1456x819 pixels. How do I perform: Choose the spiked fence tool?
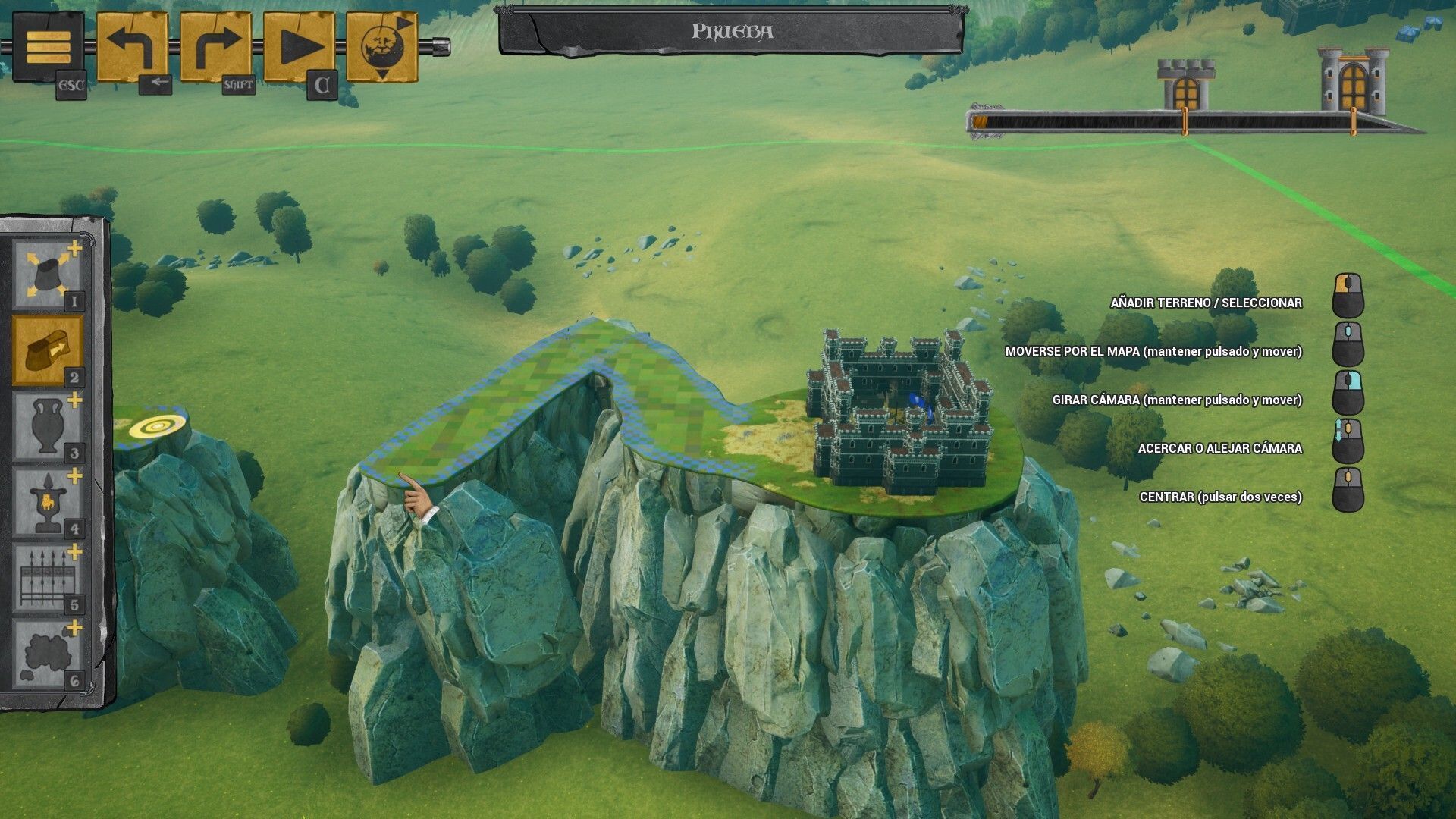pos(47,578)
